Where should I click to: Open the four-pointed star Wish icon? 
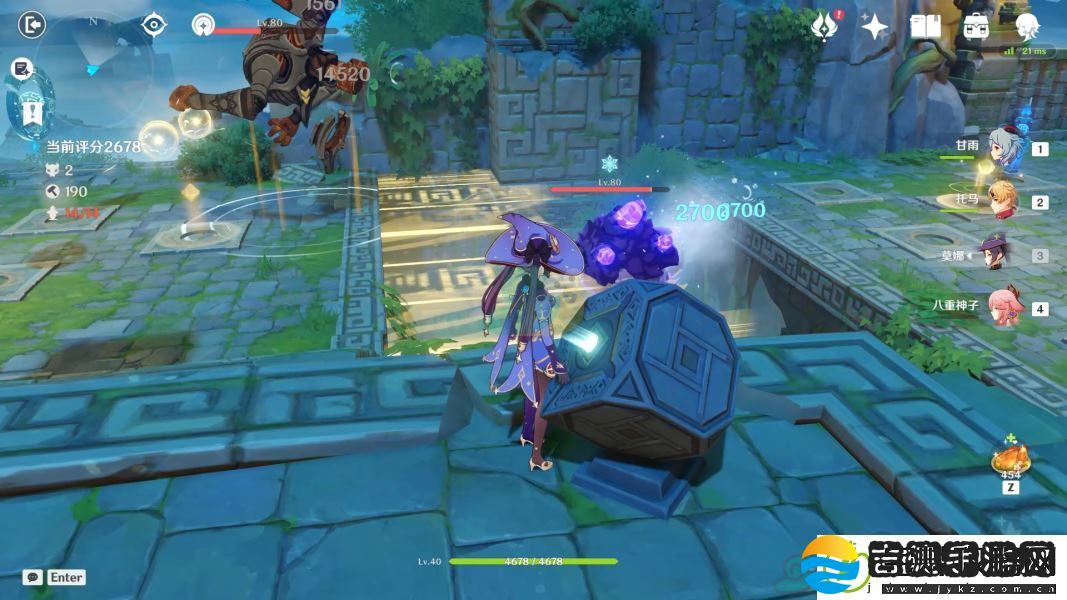875,27
